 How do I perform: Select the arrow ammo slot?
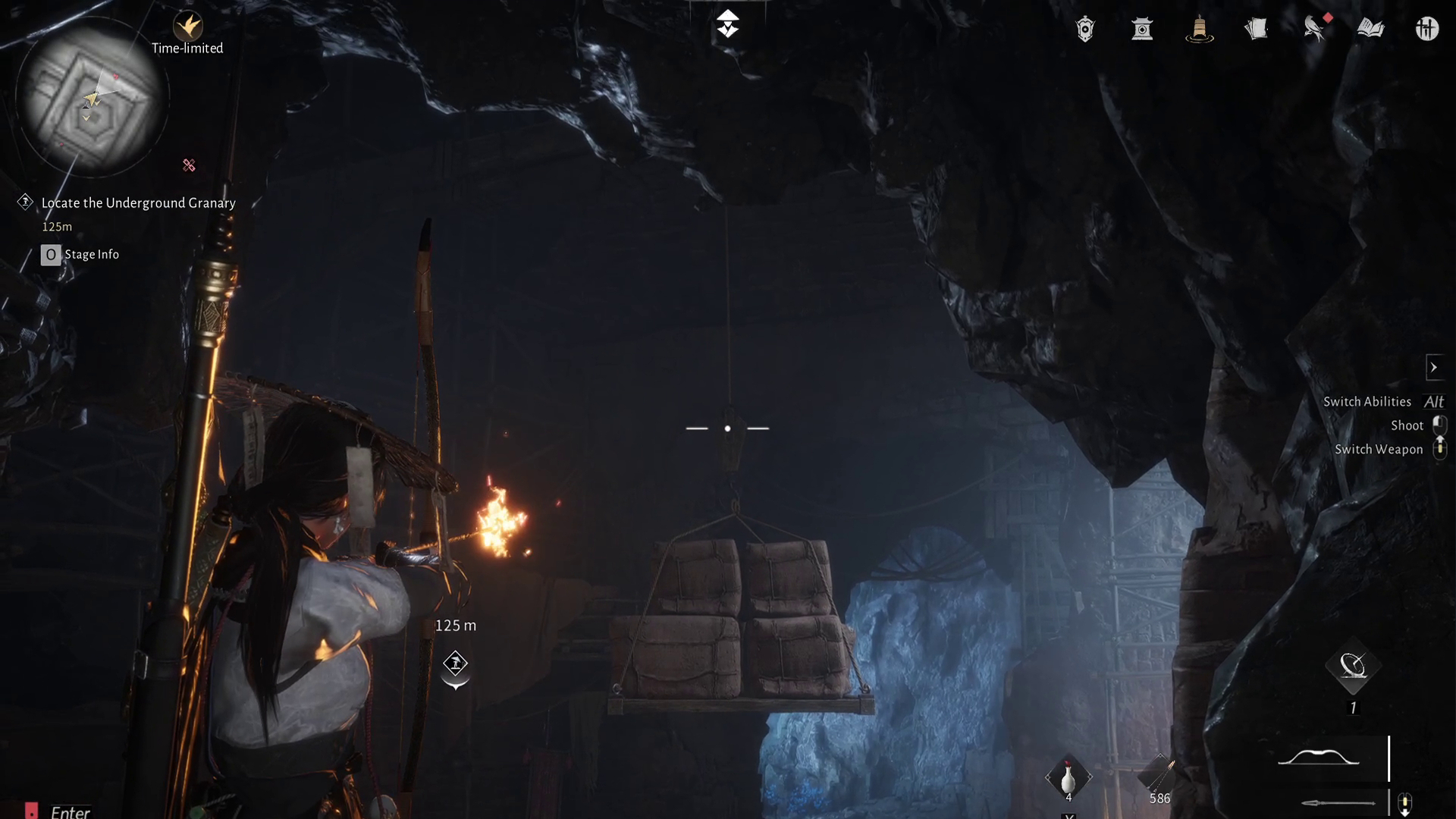tap(1159, 777)
